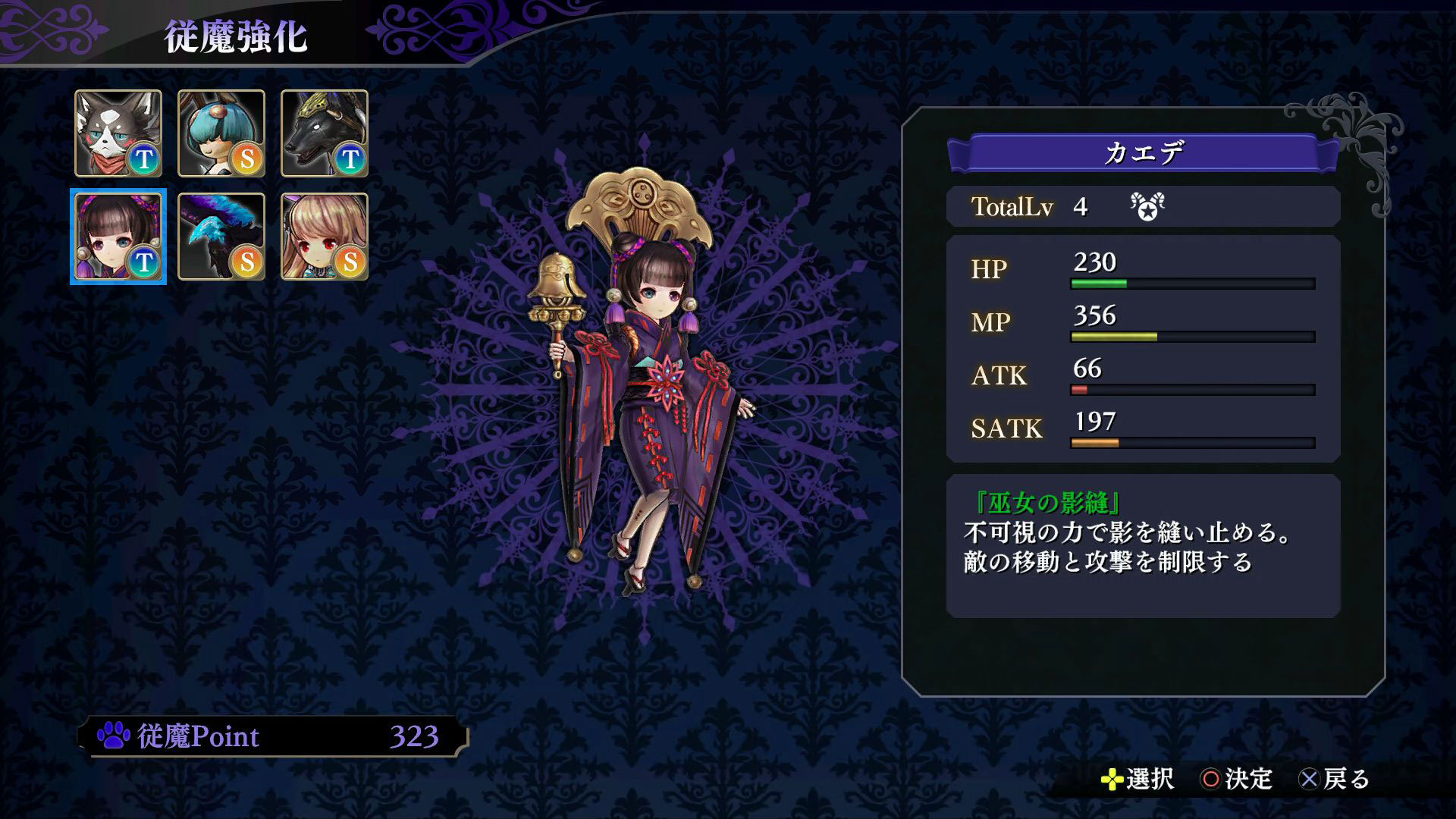Choose the teal-haired familiar portrait
The width and height of the screenshot is (1456, 819).
221,133
